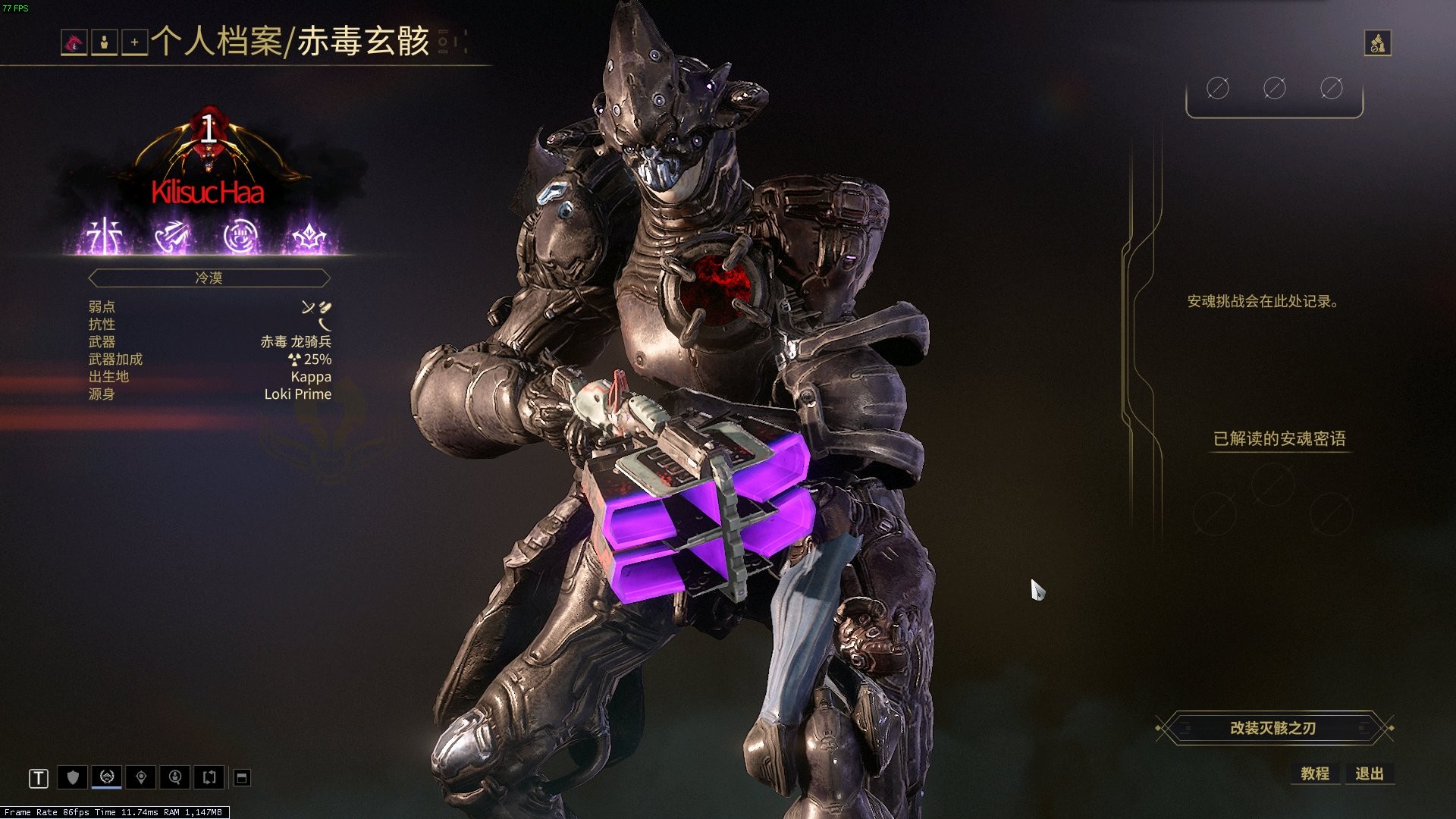
Task: Select the shield icon in bottom toolbar
Action: click(73, 777)
